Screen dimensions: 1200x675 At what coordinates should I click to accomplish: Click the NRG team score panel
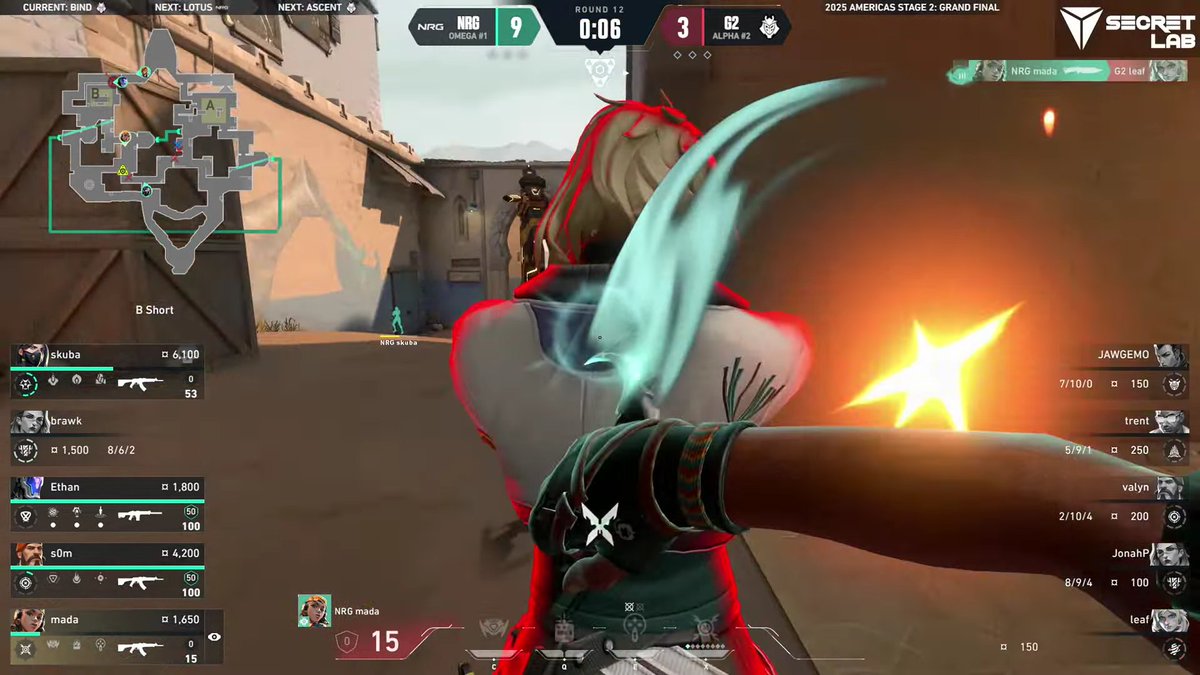[474, 27]
